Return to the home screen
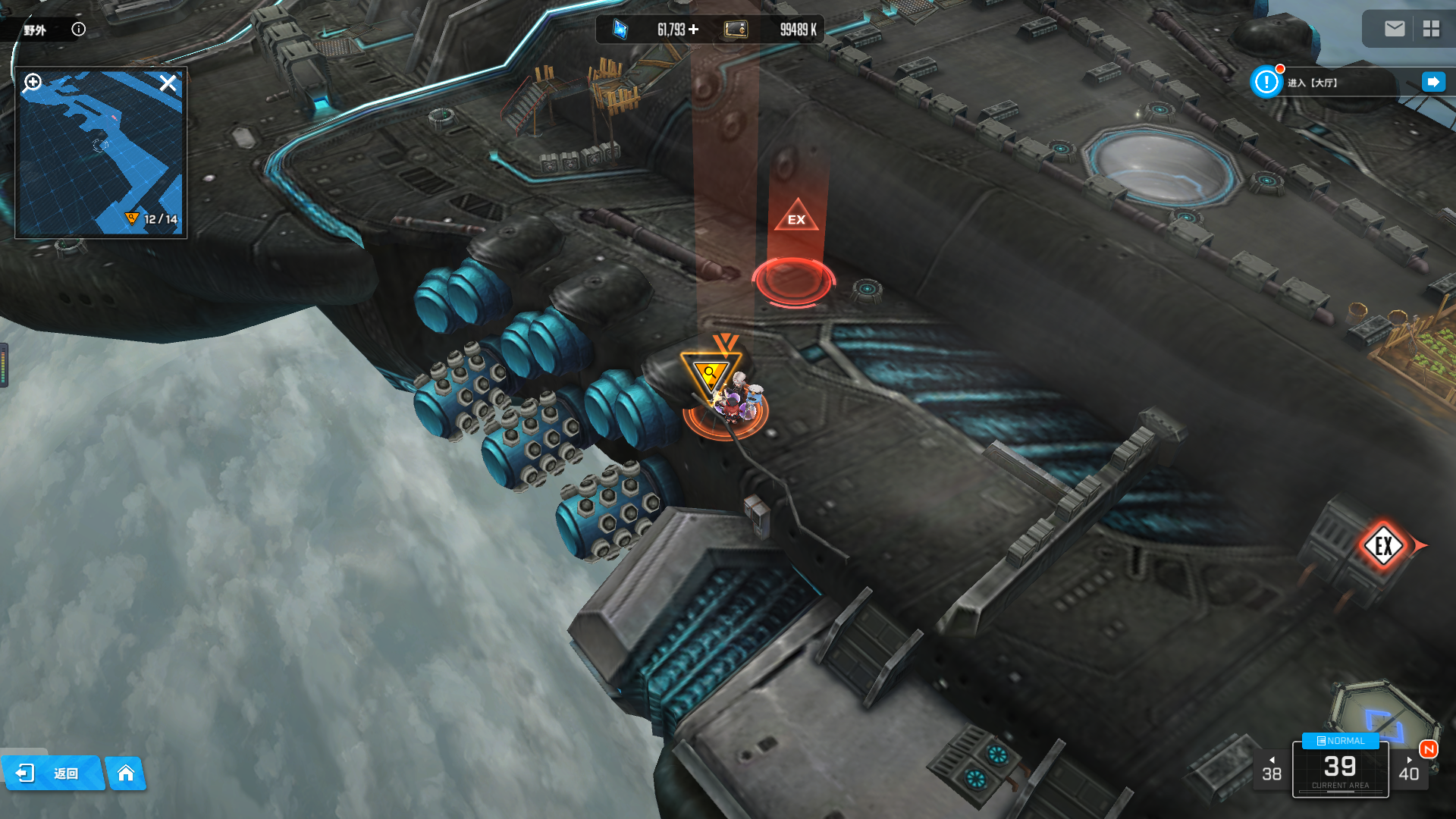Screen dimensions: 1456x819 click(126, 773)
